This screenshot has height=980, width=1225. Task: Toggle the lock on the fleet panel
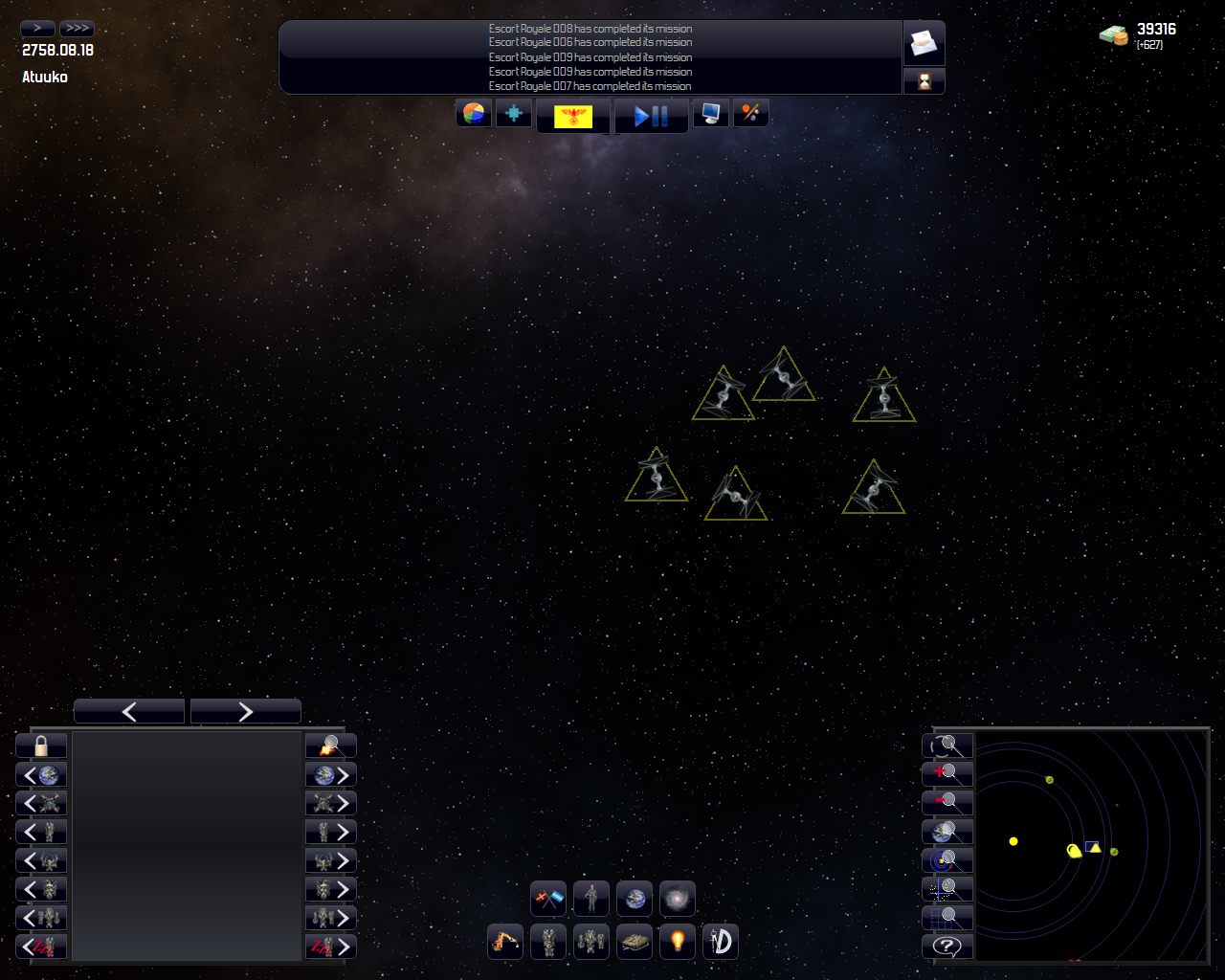39,745
